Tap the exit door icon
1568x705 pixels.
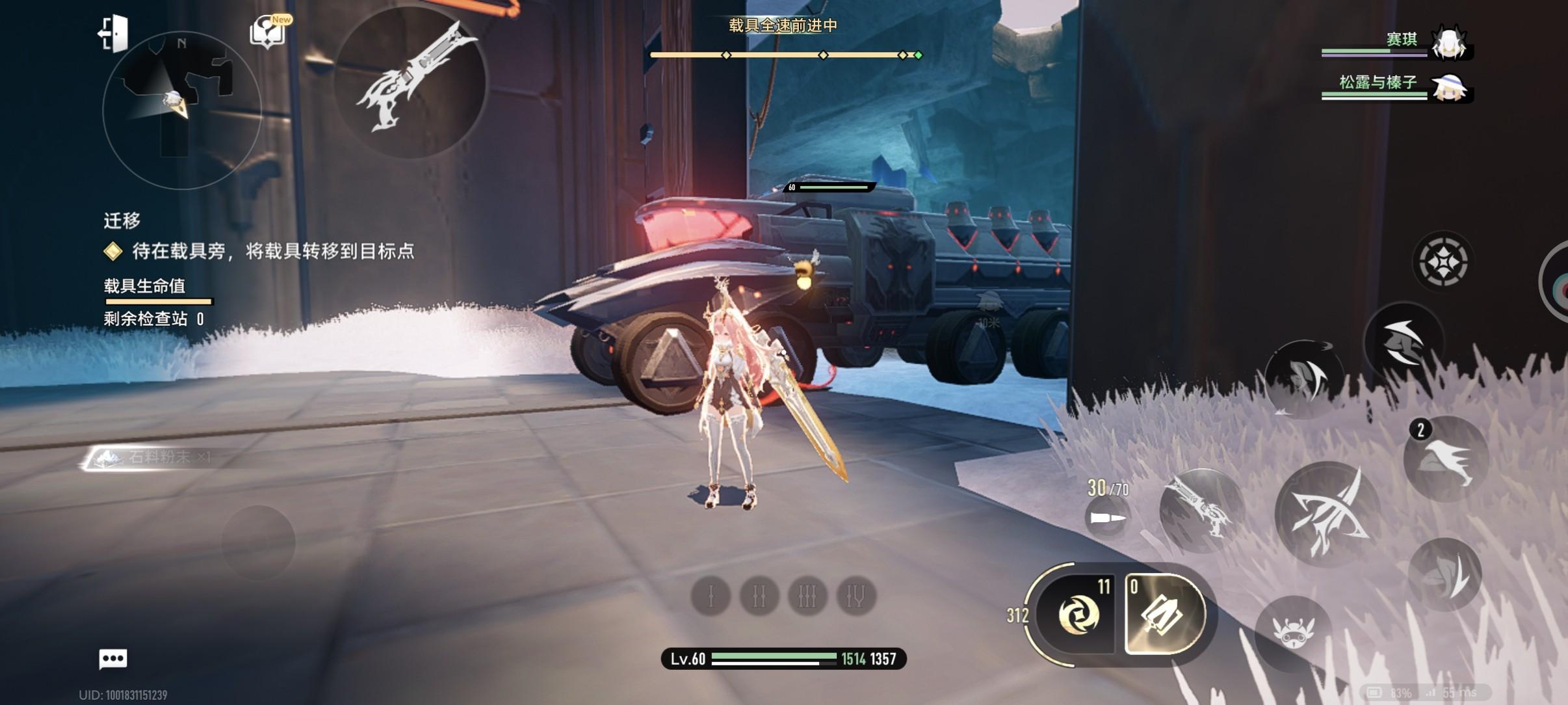click(x=114, y=33)
